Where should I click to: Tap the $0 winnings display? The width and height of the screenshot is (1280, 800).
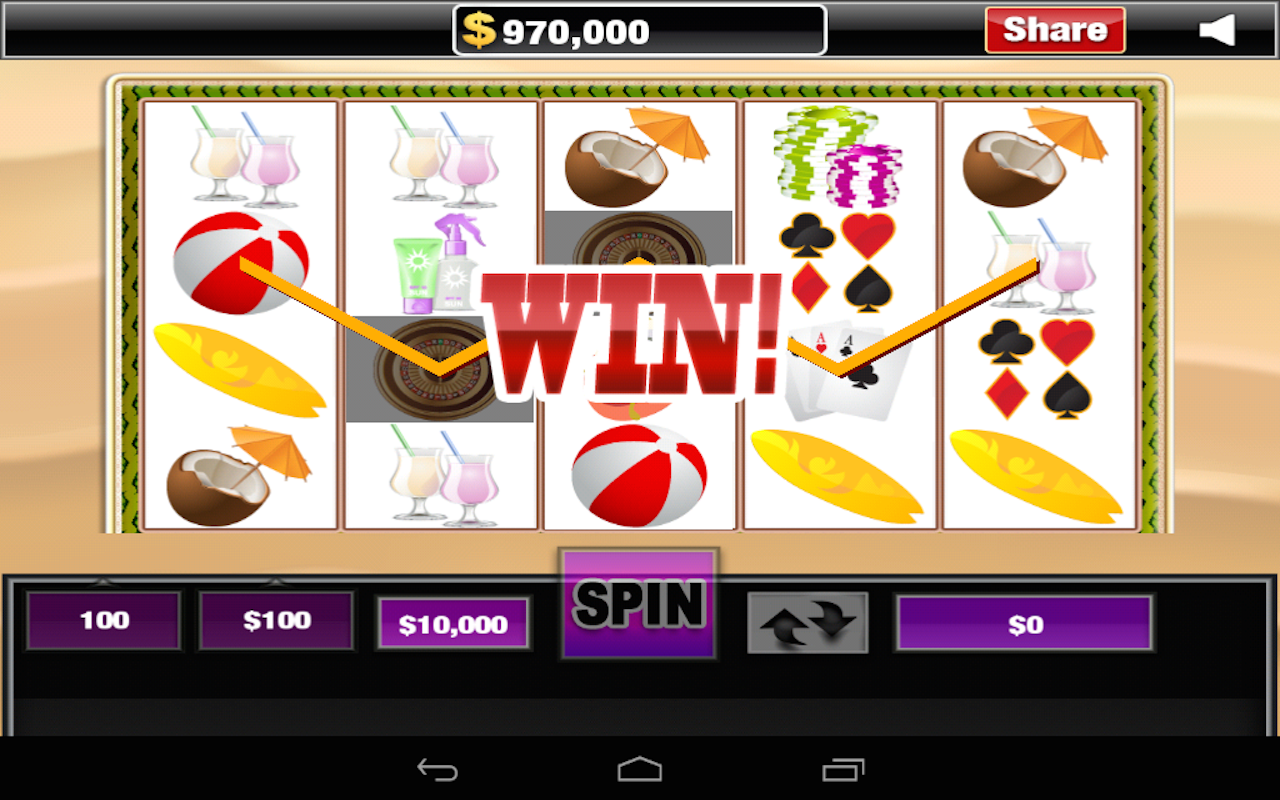(x=1024, y=624)
